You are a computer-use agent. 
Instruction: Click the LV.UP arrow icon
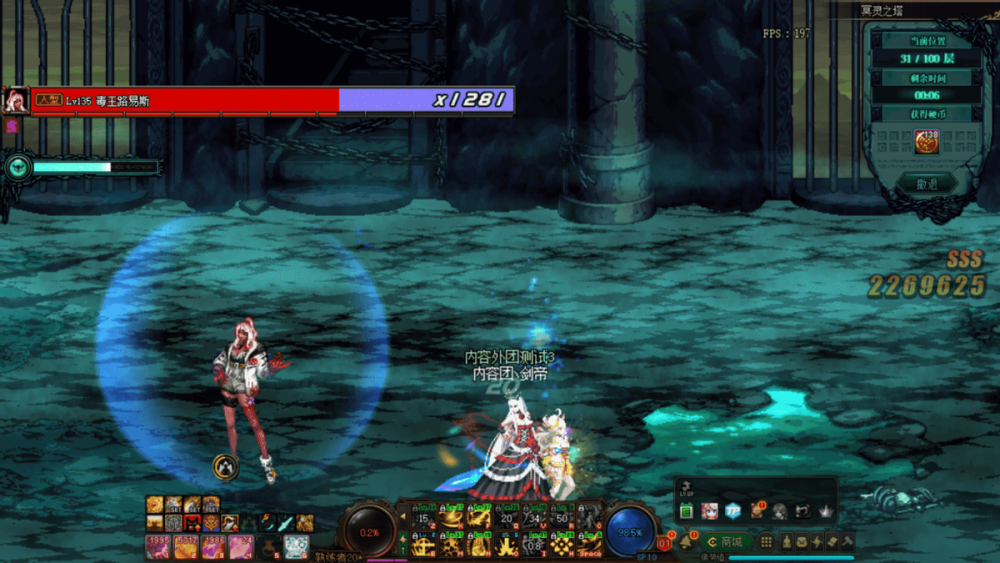click(685, 487)
